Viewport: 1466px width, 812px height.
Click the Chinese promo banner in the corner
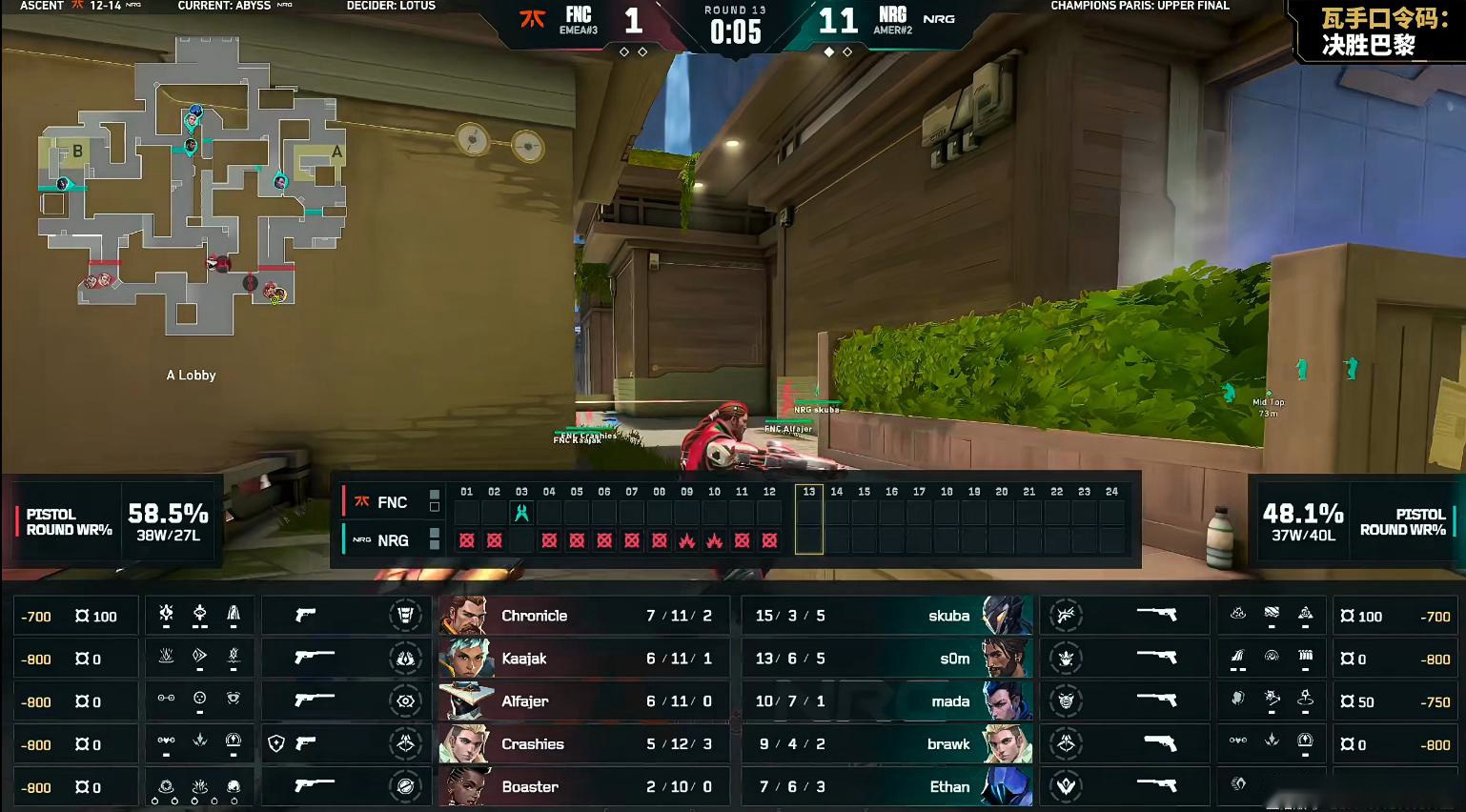coord(1369,32)
